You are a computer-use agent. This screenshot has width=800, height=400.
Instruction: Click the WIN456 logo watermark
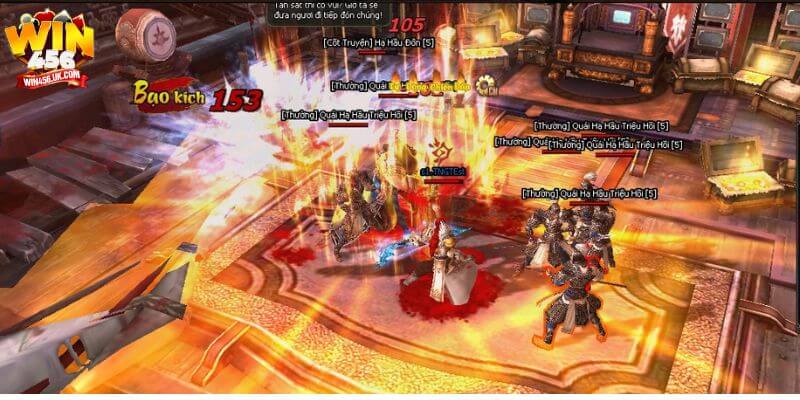[48, 47]
